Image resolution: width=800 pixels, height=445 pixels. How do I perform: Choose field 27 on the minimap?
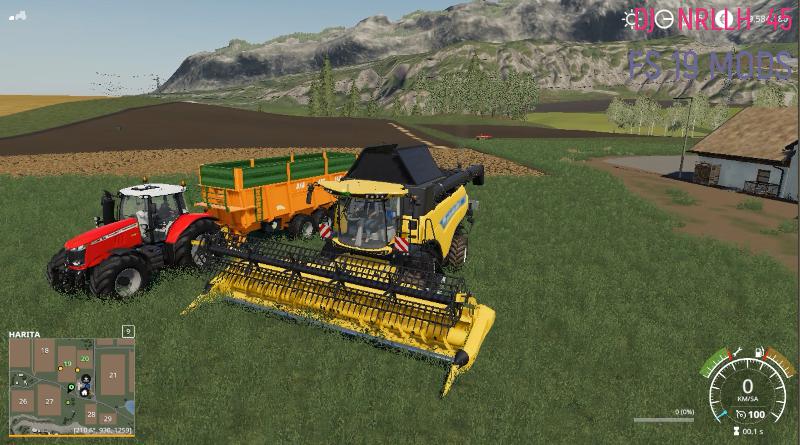pyautogui.click(x=49, y=400)
